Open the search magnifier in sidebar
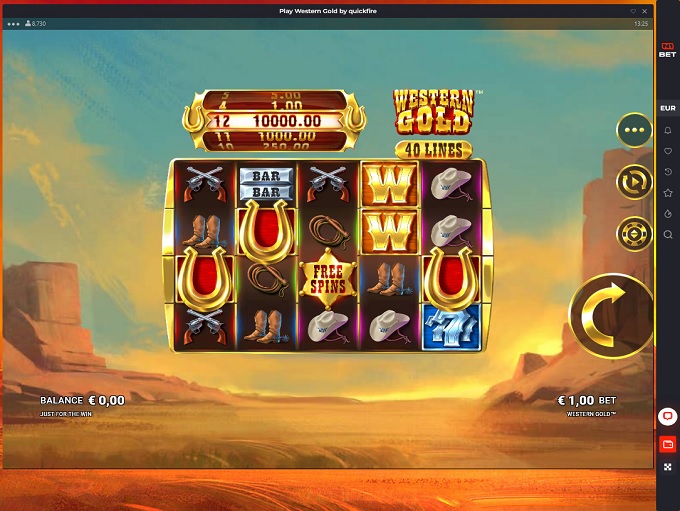This screenshot has height=511, width=680. point(668,235)
